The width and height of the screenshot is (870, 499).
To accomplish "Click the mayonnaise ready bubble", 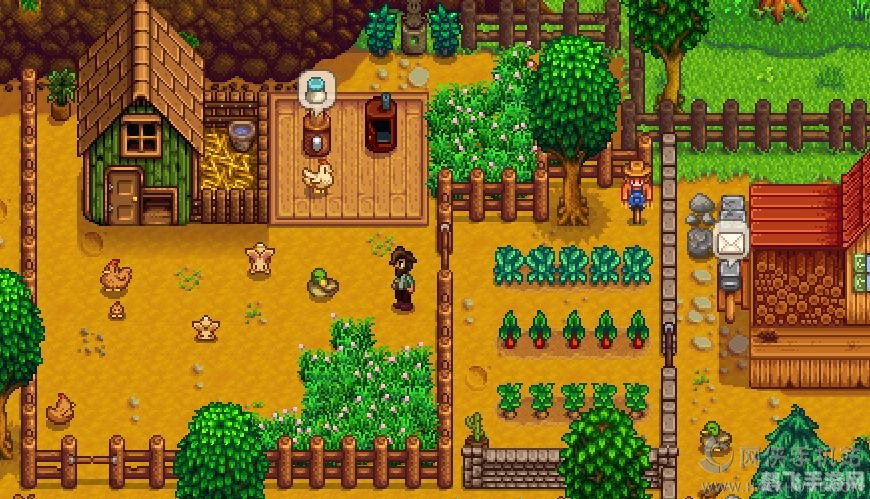I will point(318,88).
